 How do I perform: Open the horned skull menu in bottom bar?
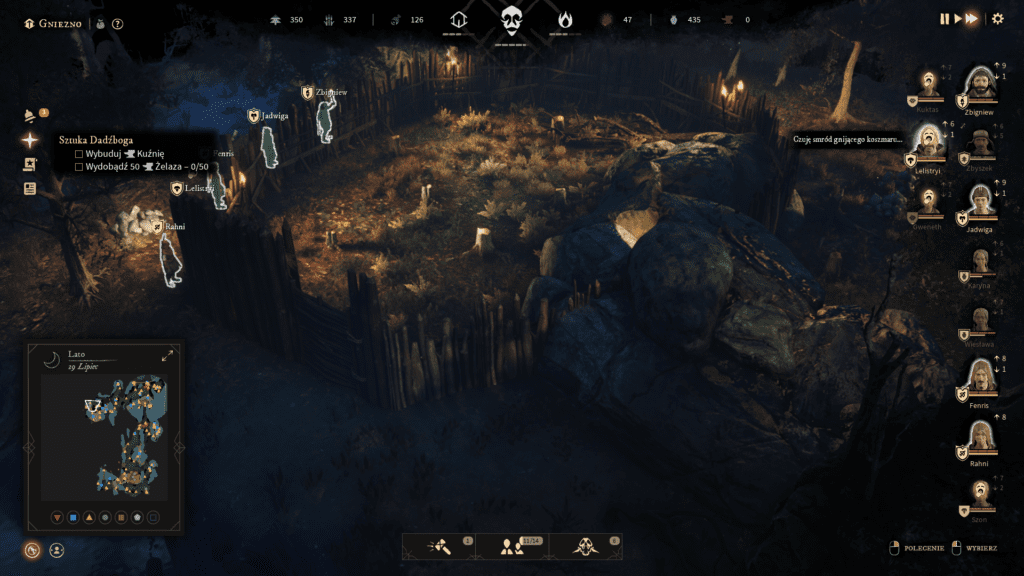585,546
